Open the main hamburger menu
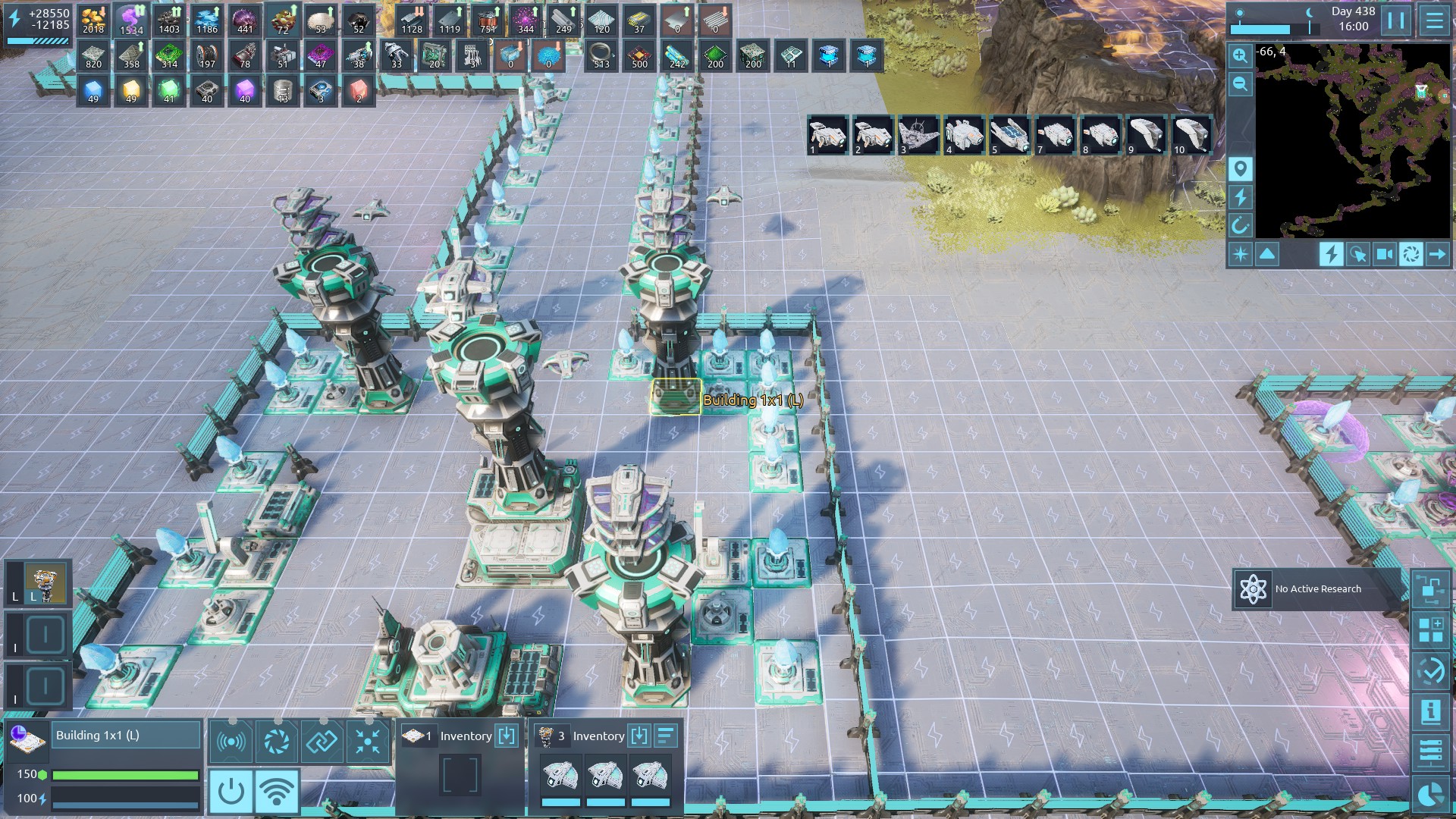The image size is (1456, 819). click(x=1434, y=20)
